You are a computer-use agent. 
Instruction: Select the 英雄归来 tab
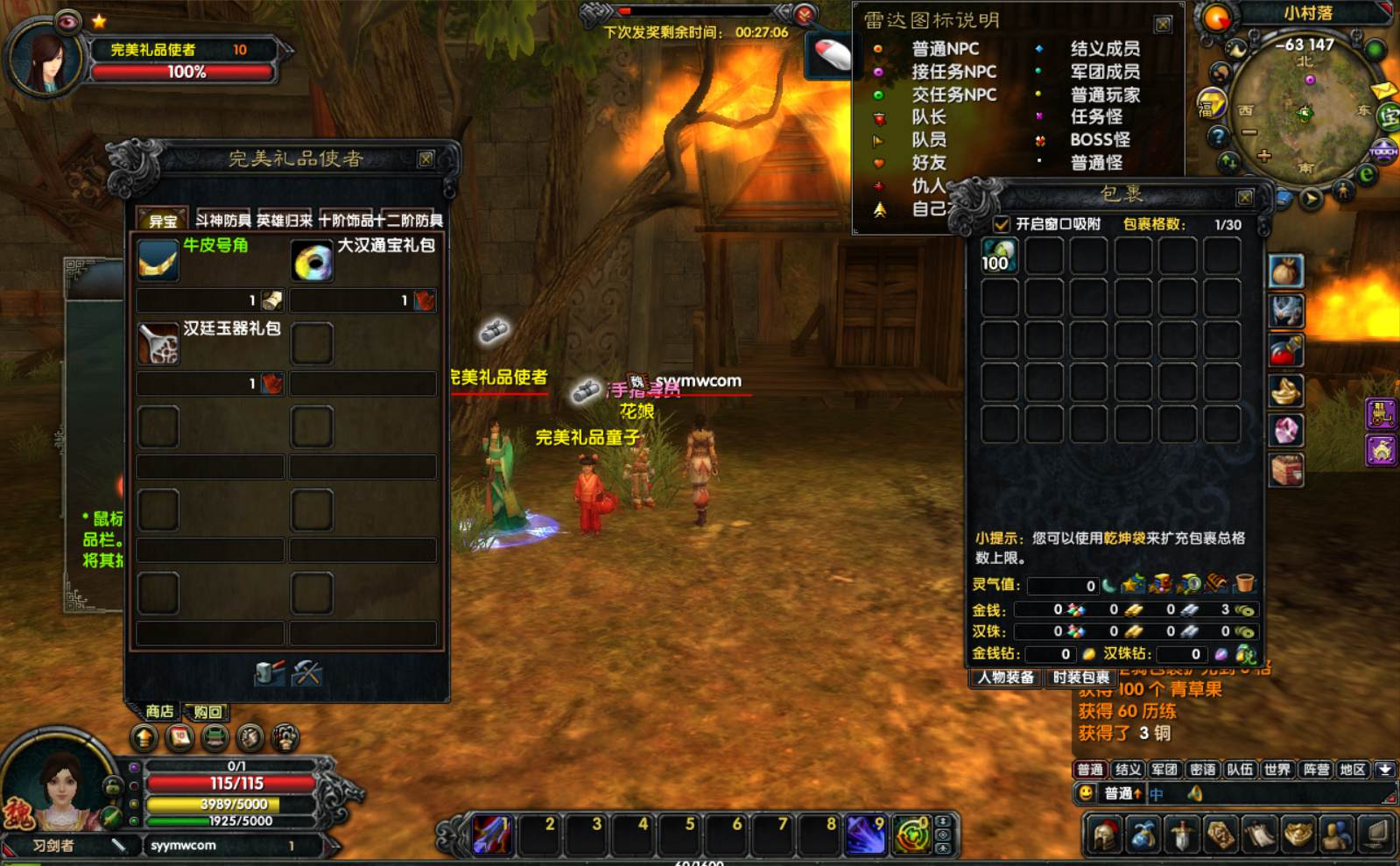(285, 220)
